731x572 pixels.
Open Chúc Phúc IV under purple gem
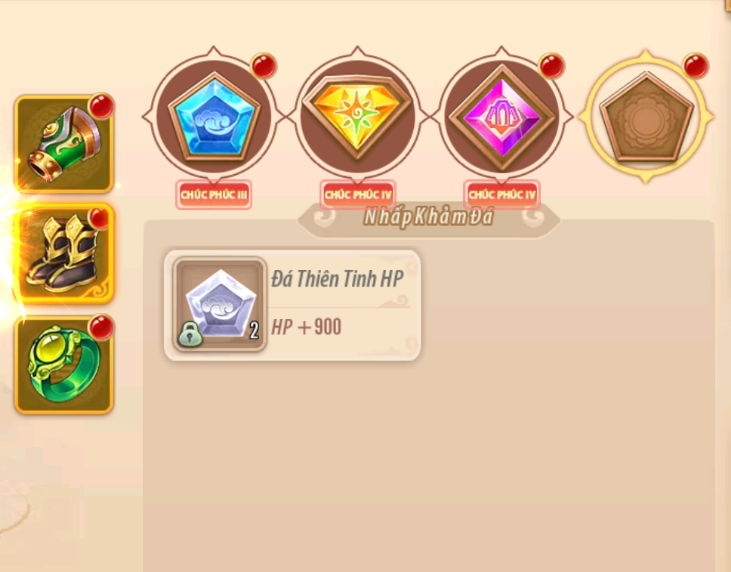(501, 193)
